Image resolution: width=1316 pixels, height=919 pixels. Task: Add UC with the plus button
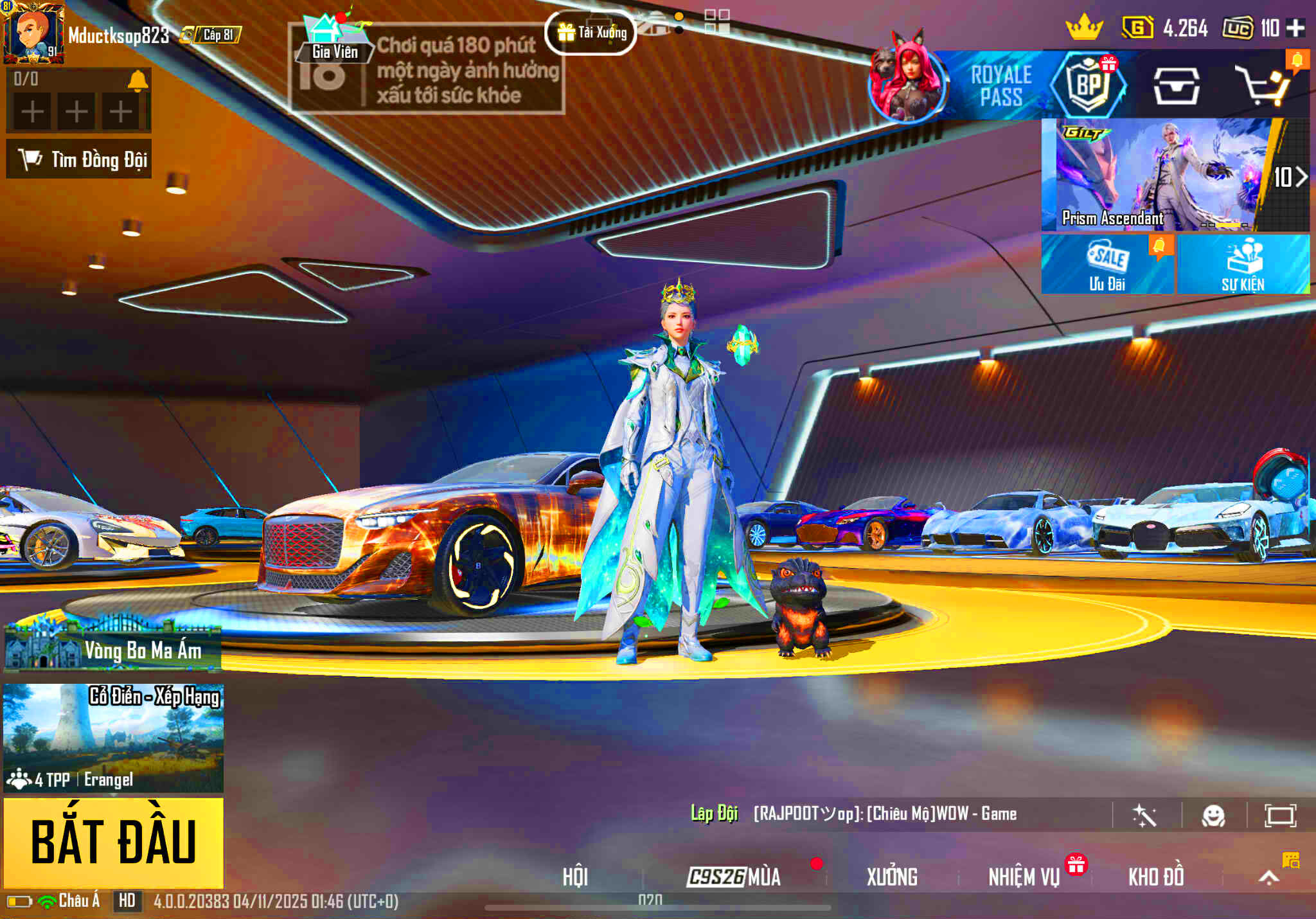pyautogui.click(x=1295, y=28)
